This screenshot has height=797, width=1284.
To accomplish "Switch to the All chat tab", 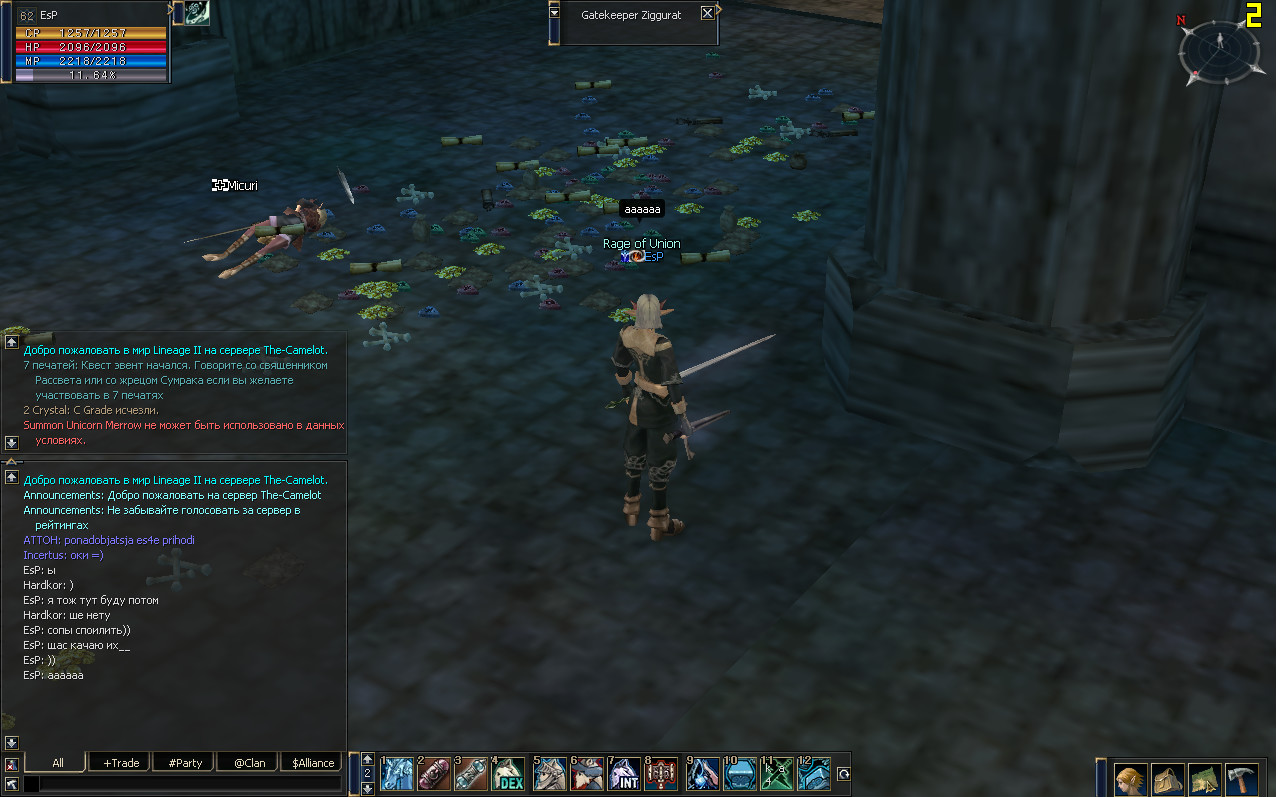I will pyautogui.click(x=57, y=763).
